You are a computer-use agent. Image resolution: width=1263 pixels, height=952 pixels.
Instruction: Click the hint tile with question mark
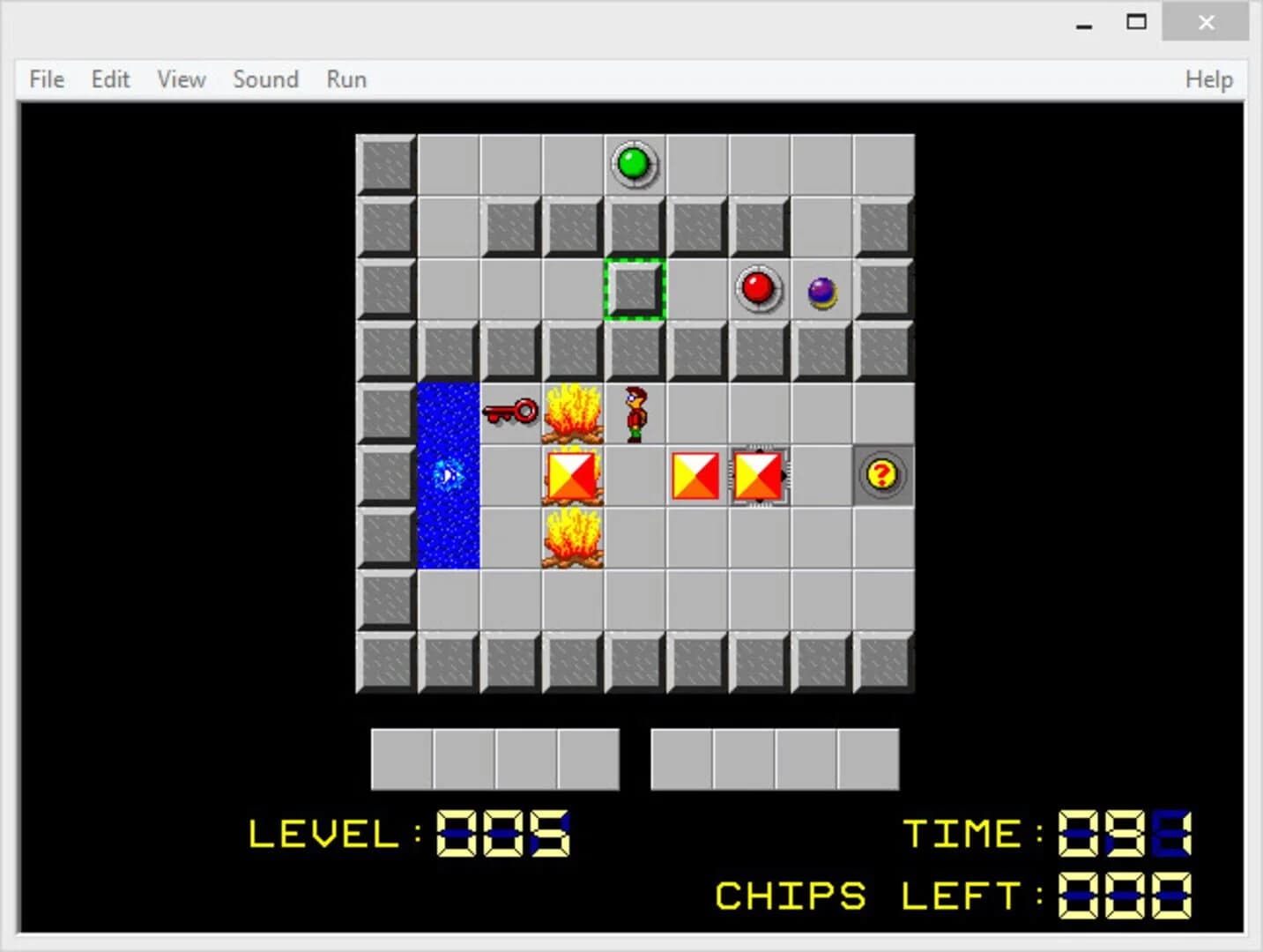880,475
